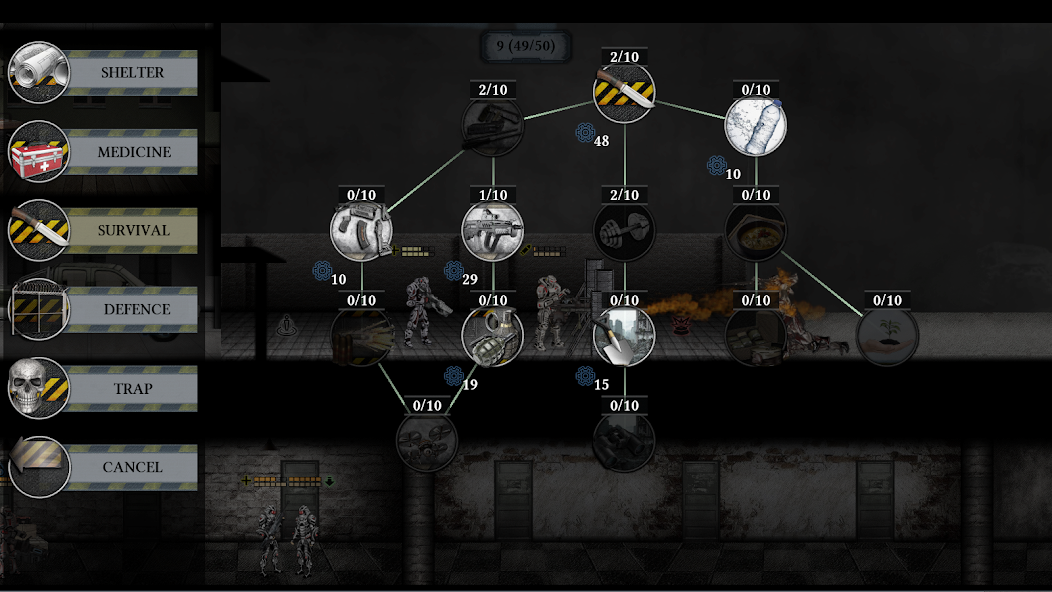1052x592 pixels.
Task: Select the Survival category
Action: (133, 230)
